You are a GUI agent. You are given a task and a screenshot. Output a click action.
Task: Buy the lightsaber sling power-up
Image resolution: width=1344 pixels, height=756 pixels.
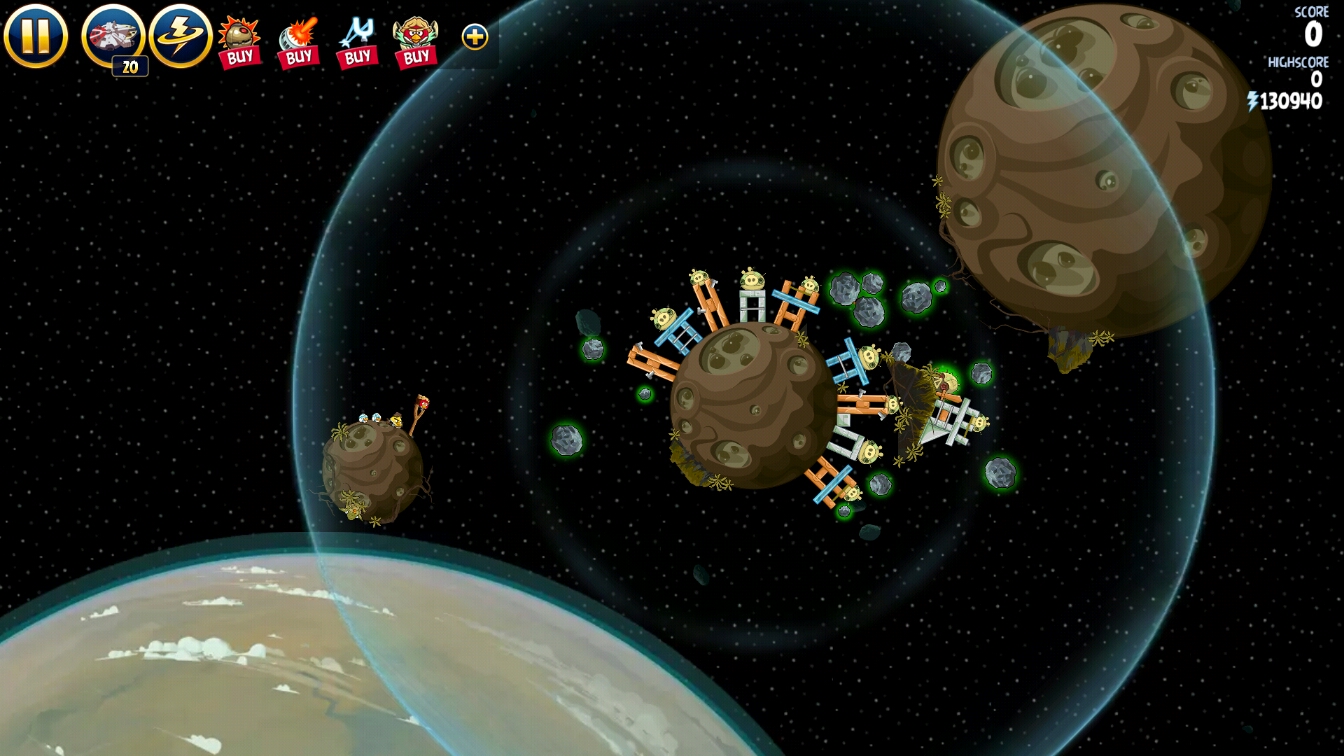tap(356, 41)
